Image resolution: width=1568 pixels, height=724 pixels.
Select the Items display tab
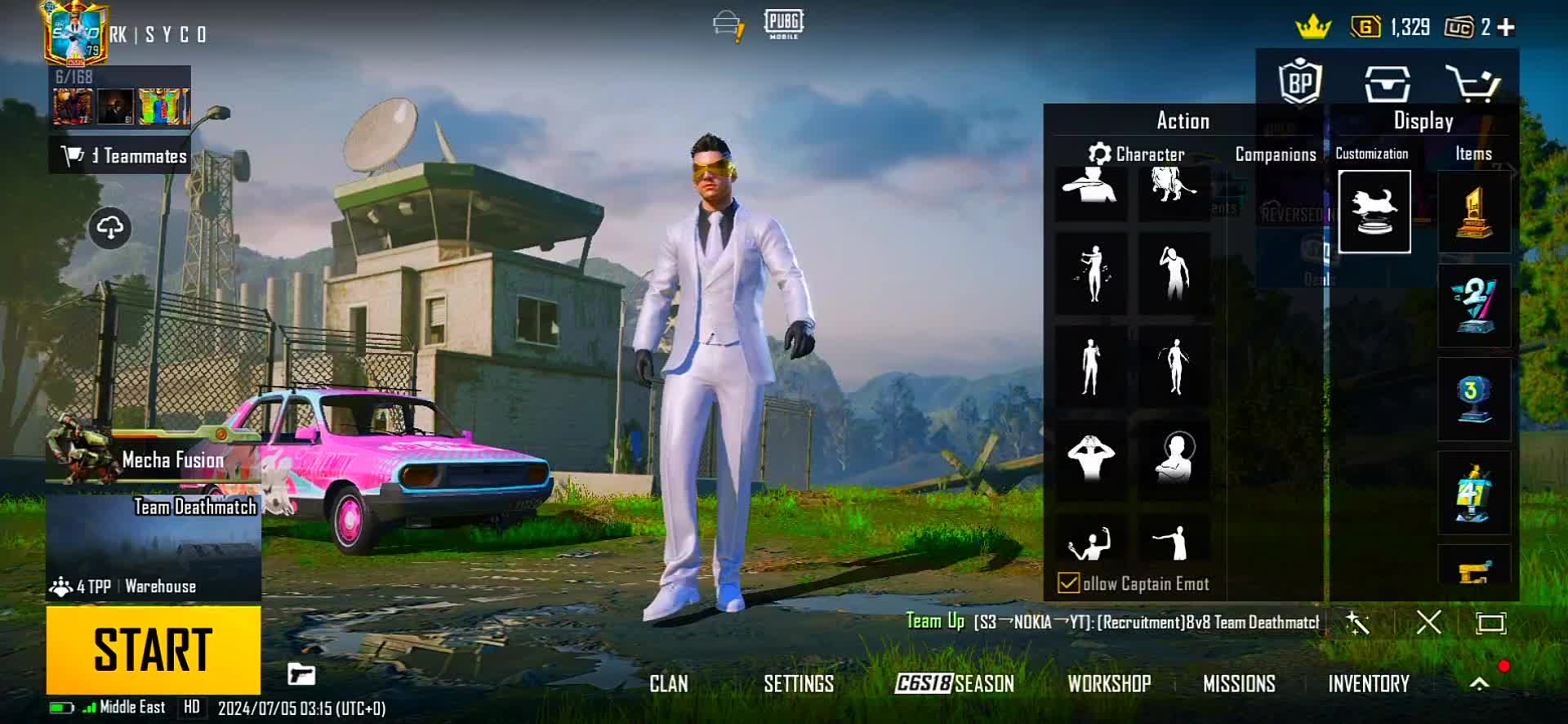pyautogui.click(x=1473, y=154)
